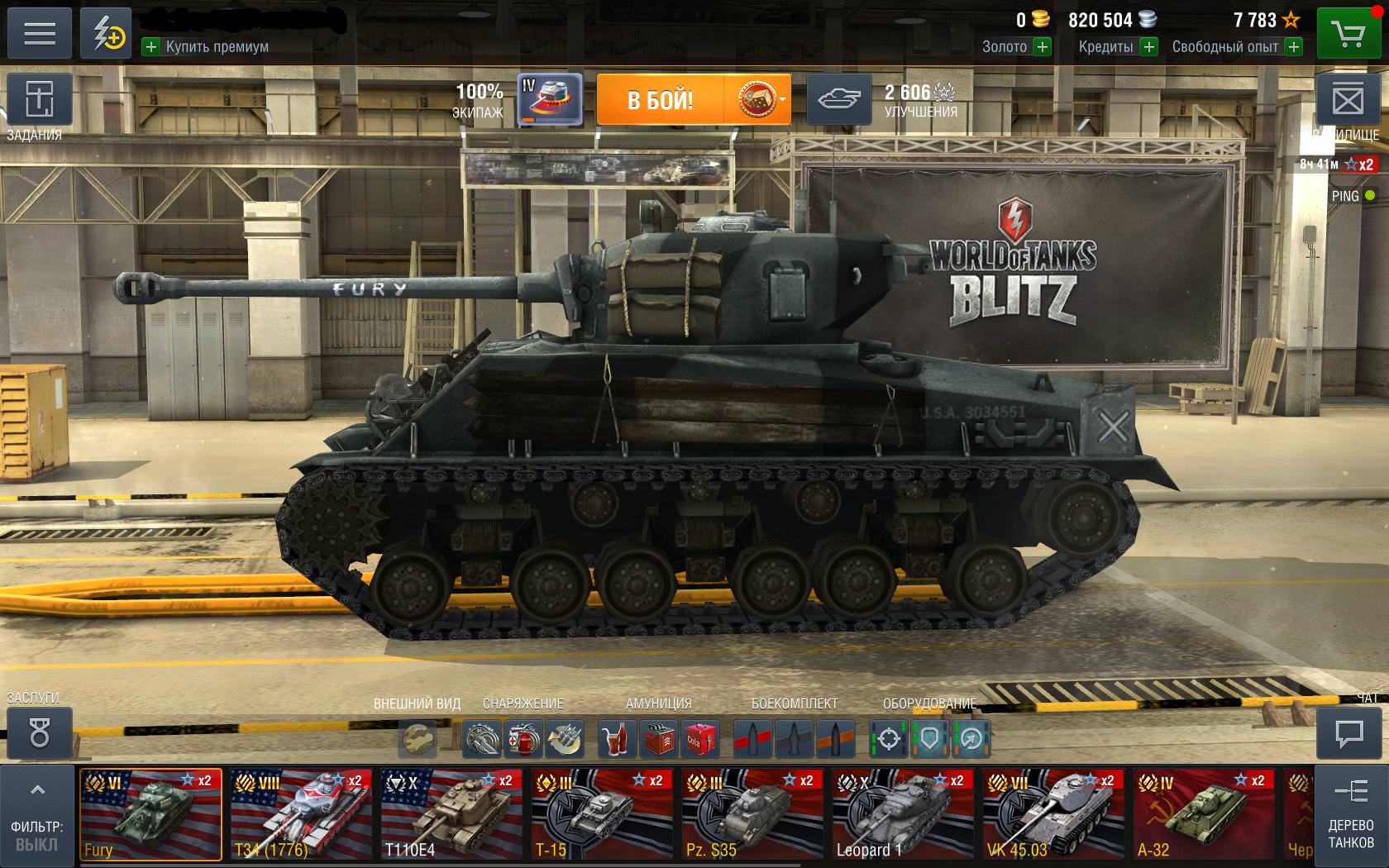Select the APCR ammunition shell
This screenshot has height=868, width=1389.
(793, 738)
